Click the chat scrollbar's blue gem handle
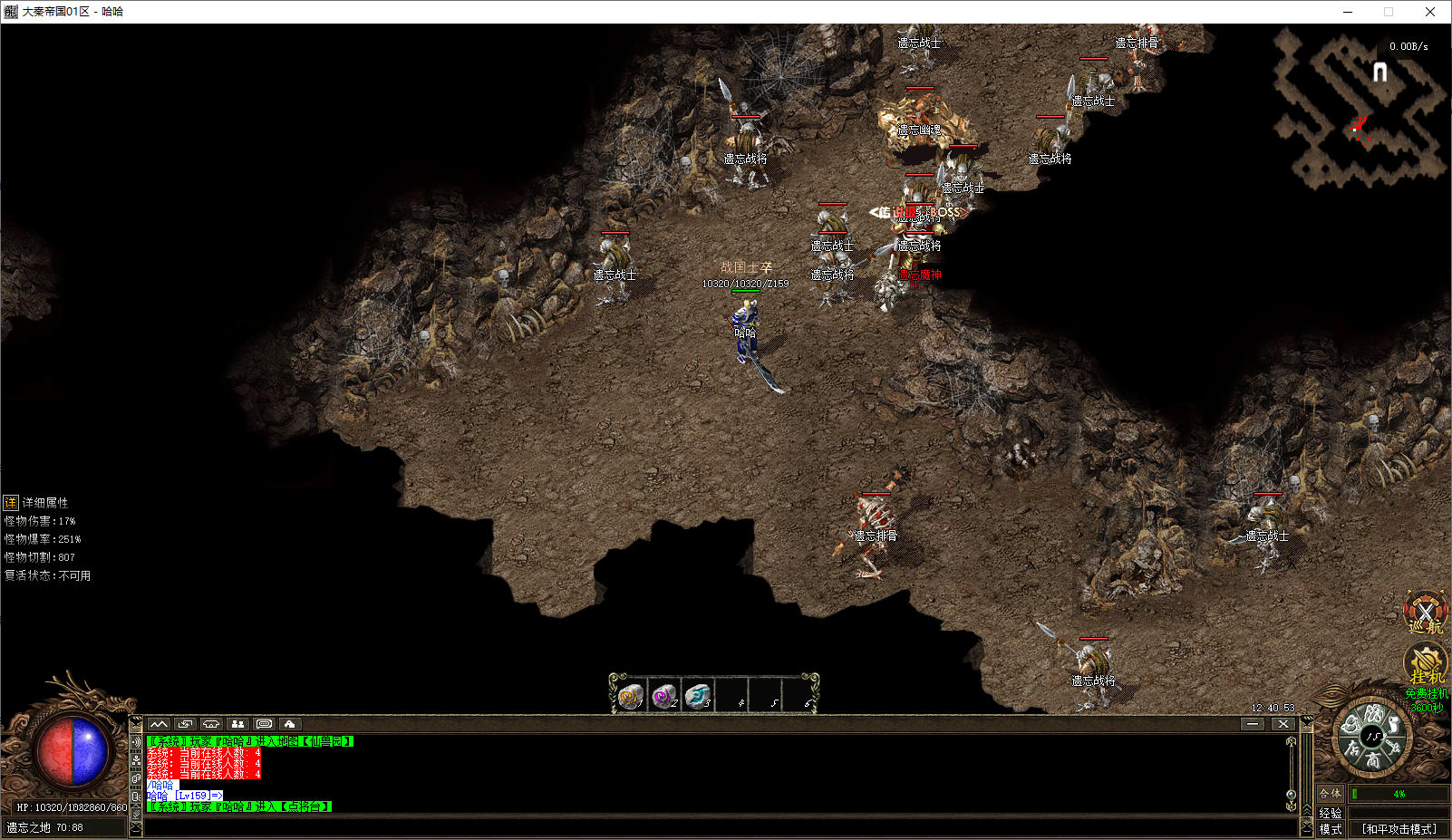Image resolution: width=1452 pixels, height=840 pixels. [1292, 795]
